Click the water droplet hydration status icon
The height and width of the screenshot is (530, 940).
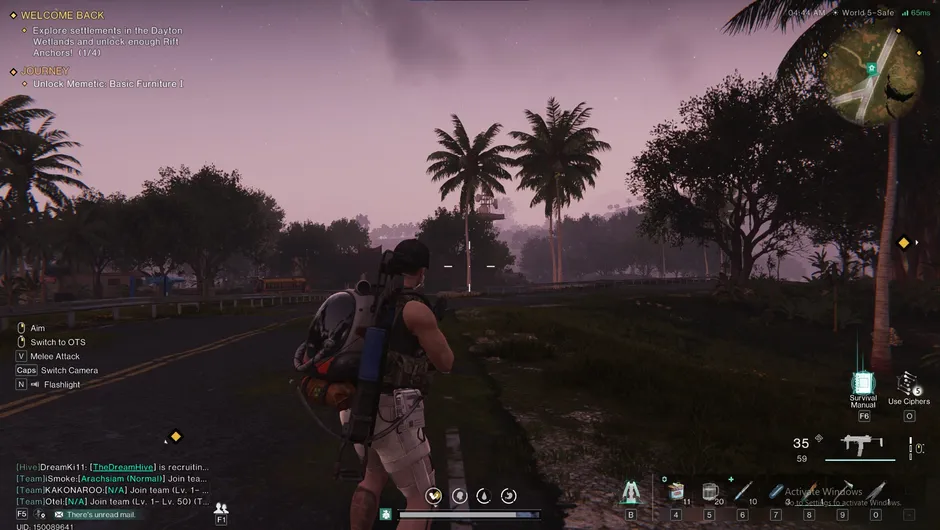click(484, 495)
